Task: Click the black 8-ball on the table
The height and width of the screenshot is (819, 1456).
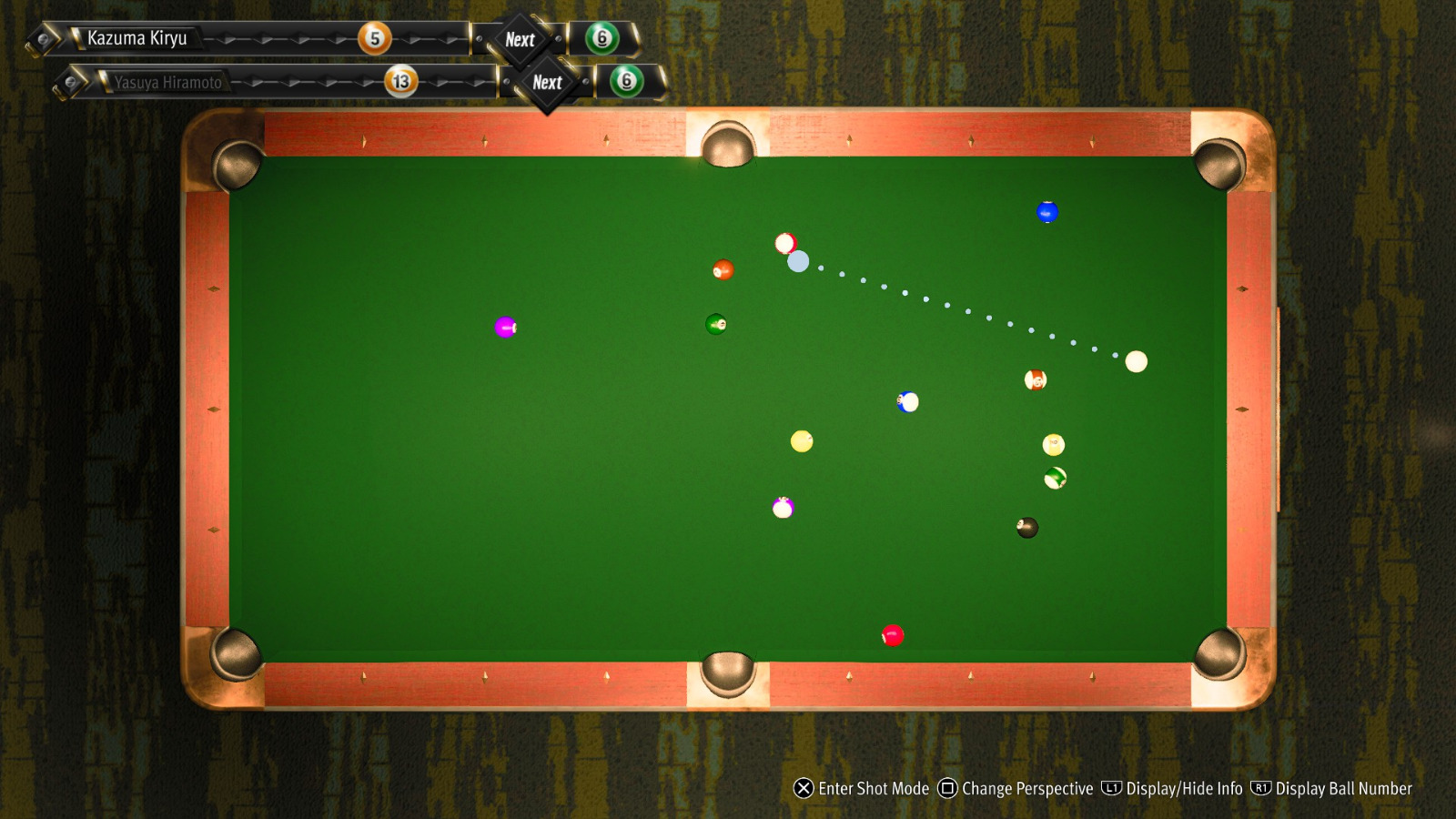Action: pyautogui.click(x=1026, y=528)
